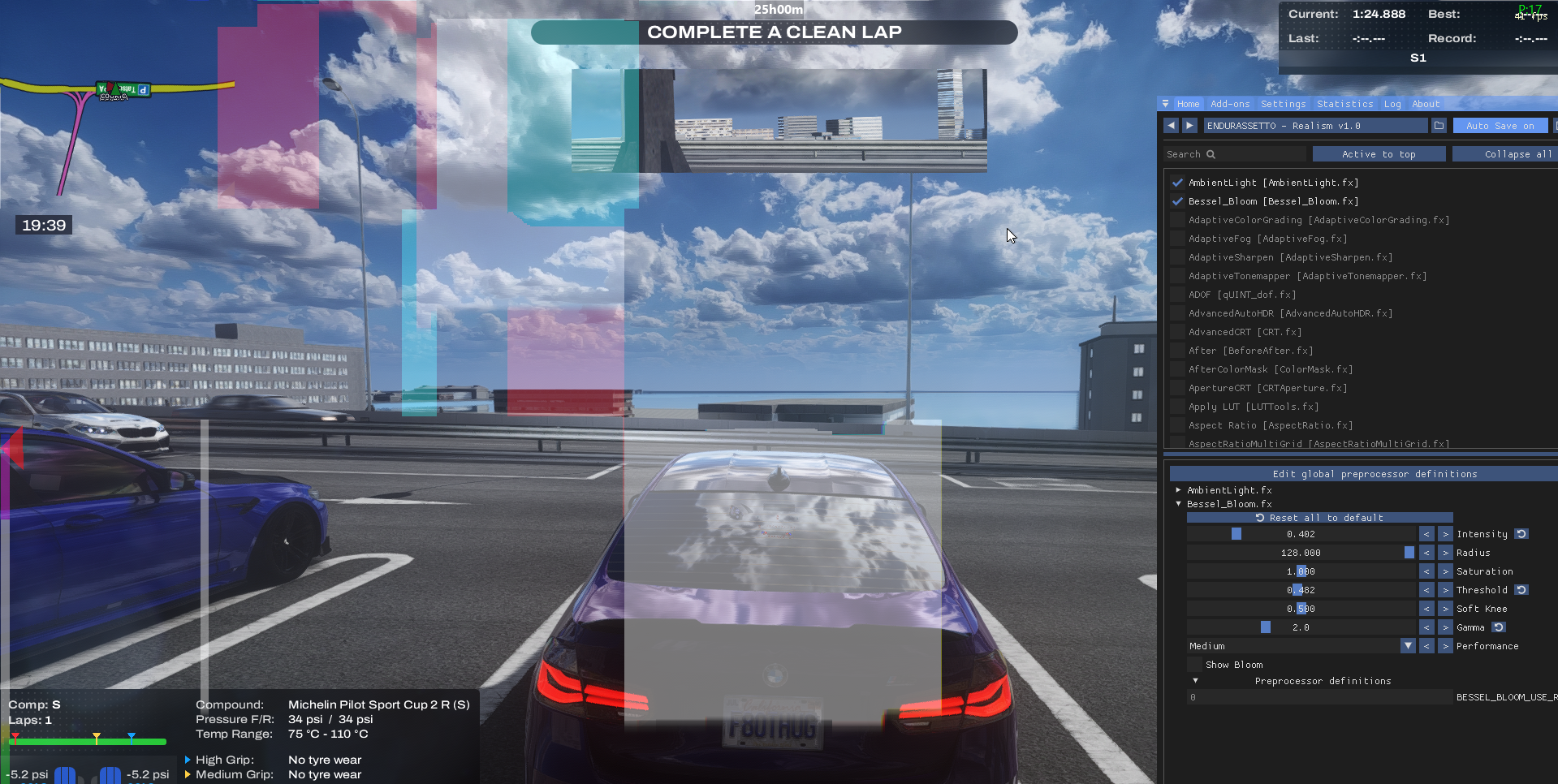Viewport: 1558px width, 784px height.
Task: Enable the AdaptiveSharpen effect
Action: pos(1177,257)
